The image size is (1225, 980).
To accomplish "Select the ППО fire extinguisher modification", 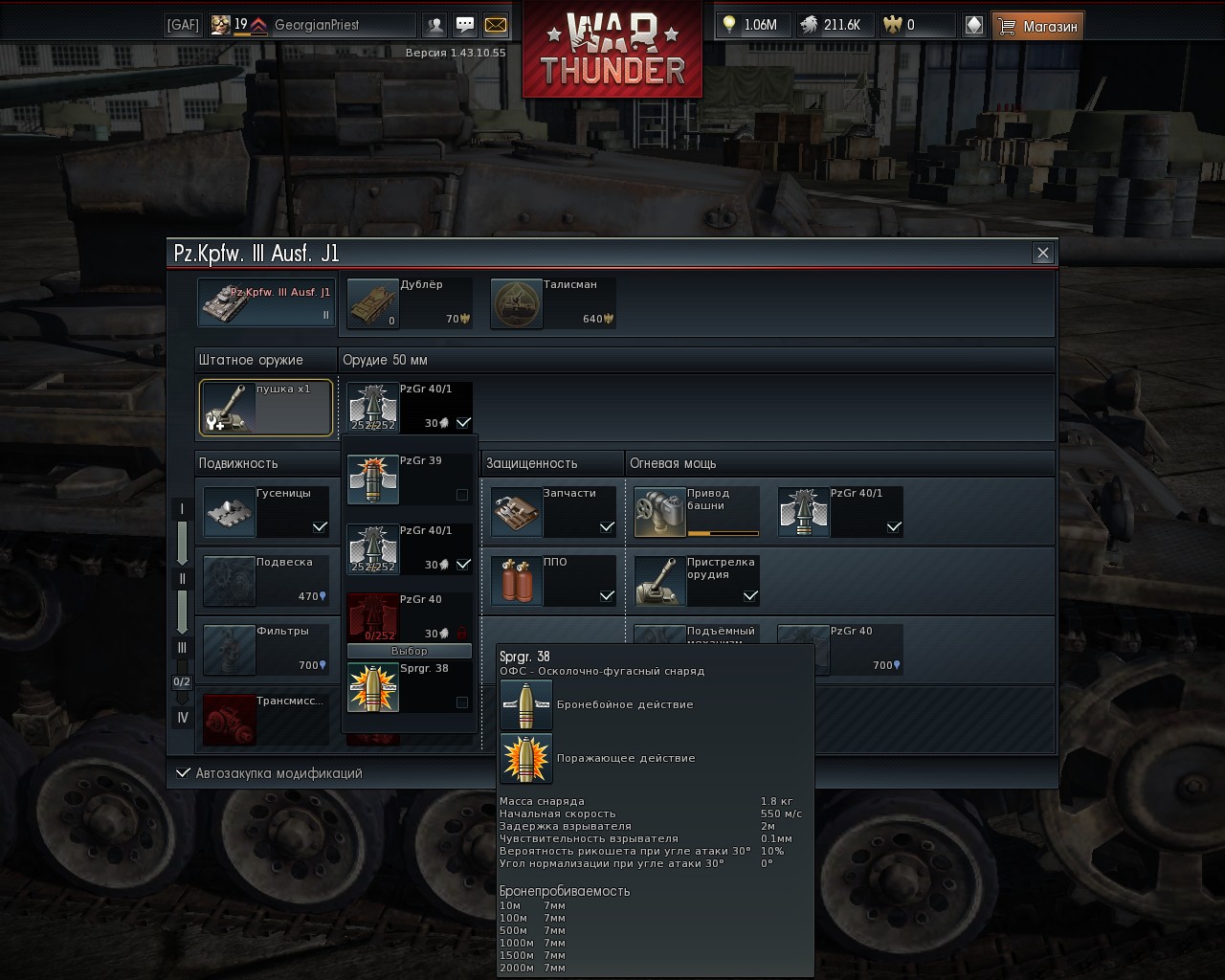I will [552, 581].
